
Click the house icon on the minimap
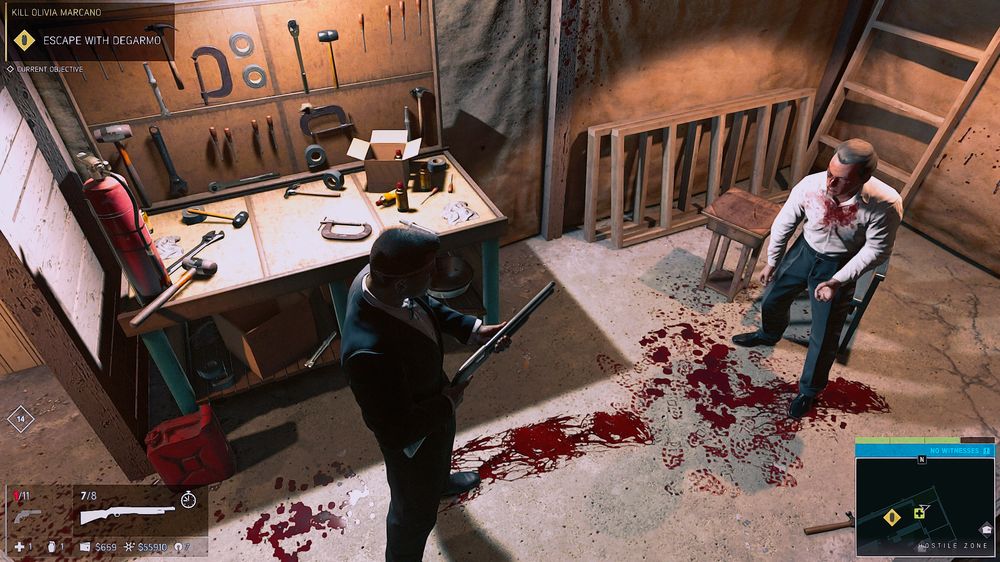click(x=986, y=530)
